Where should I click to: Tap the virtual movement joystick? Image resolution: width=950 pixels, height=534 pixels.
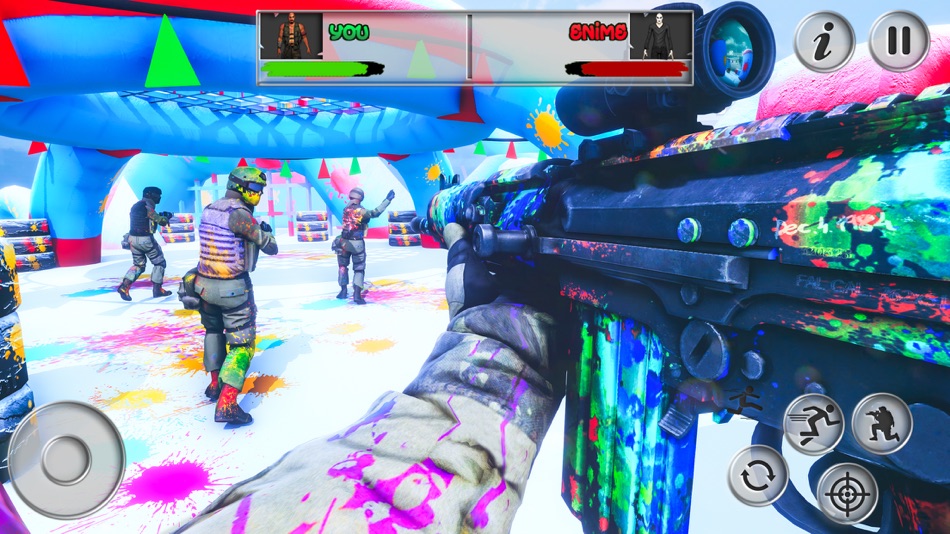pos(67,460)
